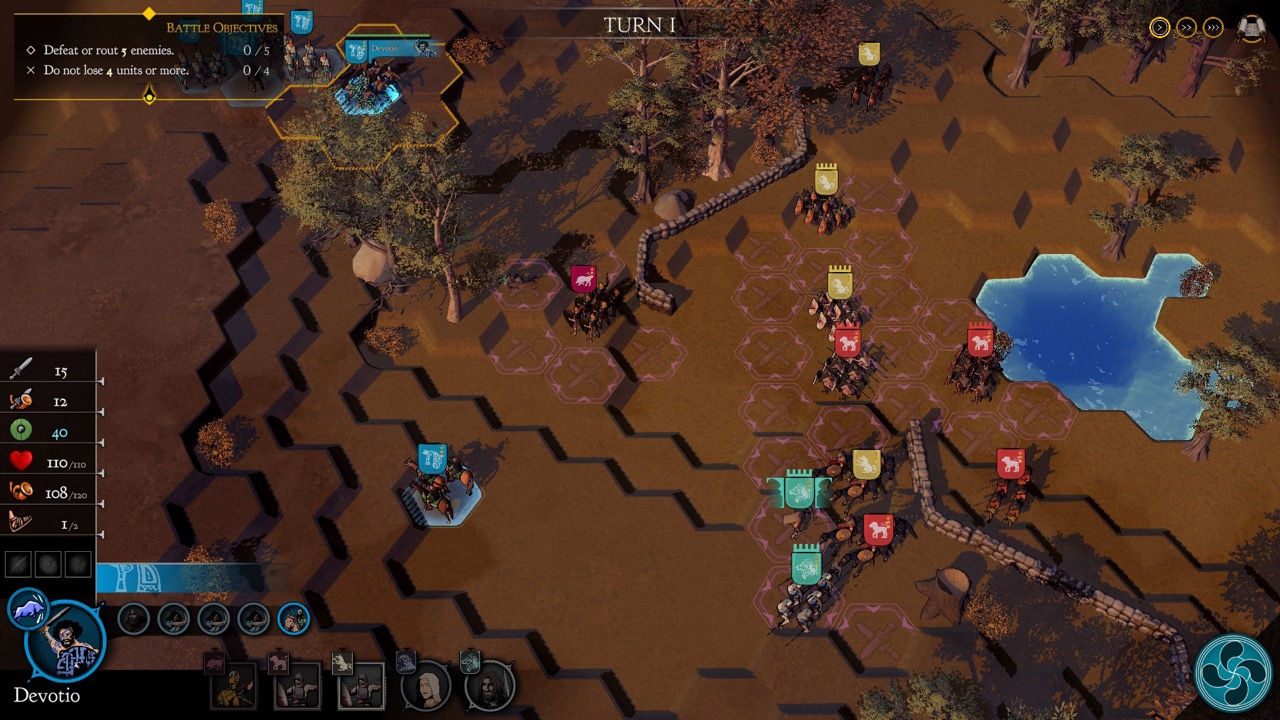
Task: Activate the charging bull ability icon
Action: 27,609
